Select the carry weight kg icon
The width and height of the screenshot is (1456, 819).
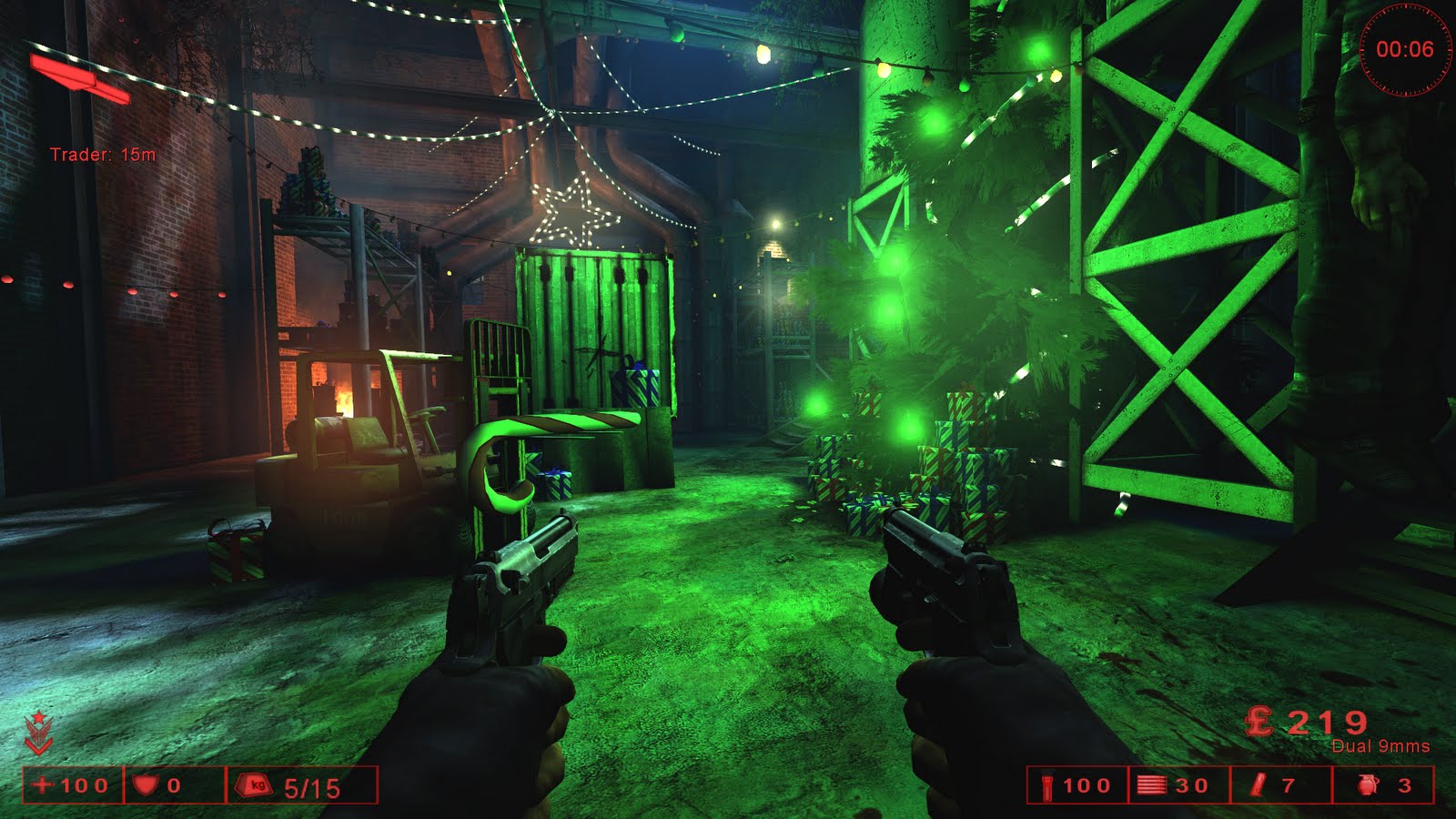(x=256, y=785)
